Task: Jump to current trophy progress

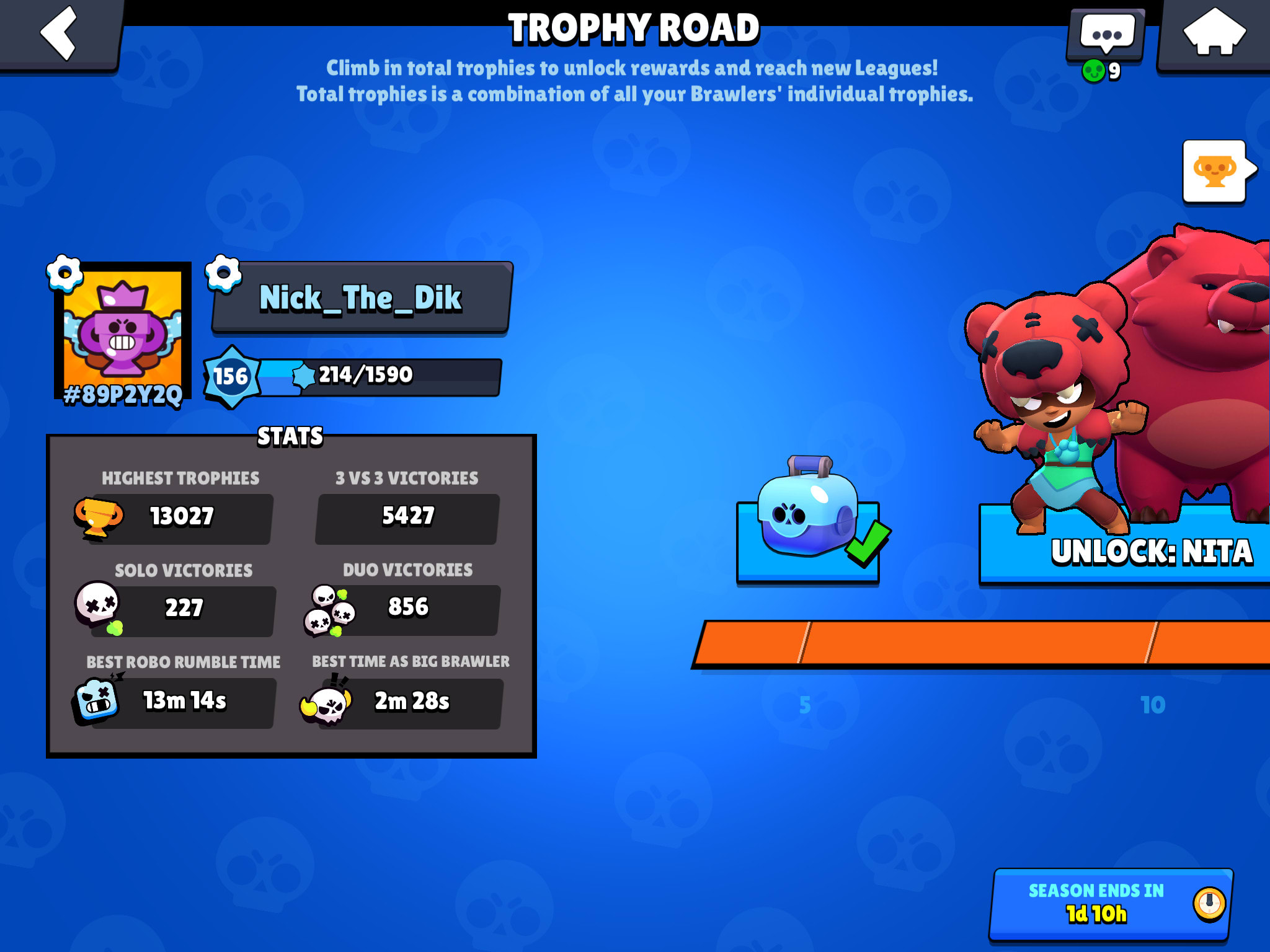Action: click(1215, 171)
